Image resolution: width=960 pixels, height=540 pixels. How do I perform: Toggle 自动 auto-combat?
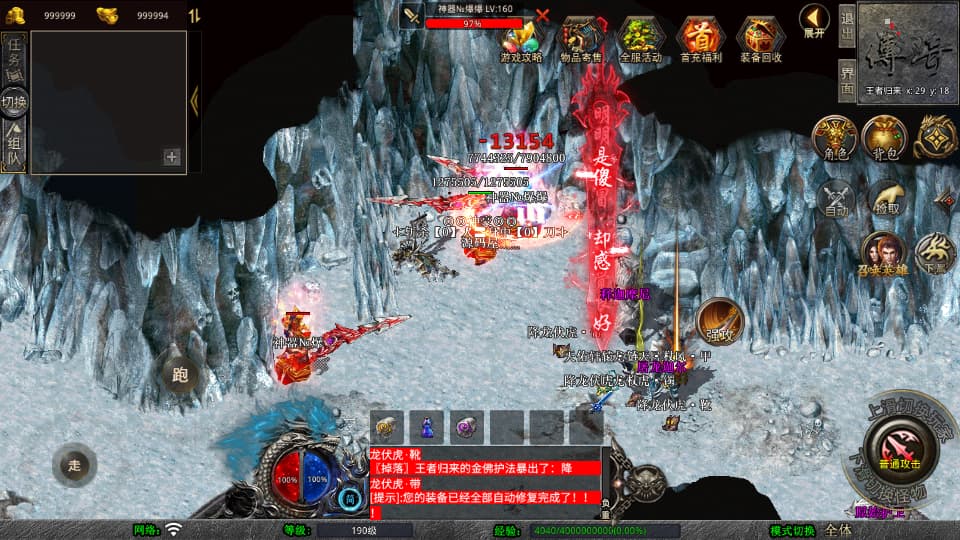[837, 198]
